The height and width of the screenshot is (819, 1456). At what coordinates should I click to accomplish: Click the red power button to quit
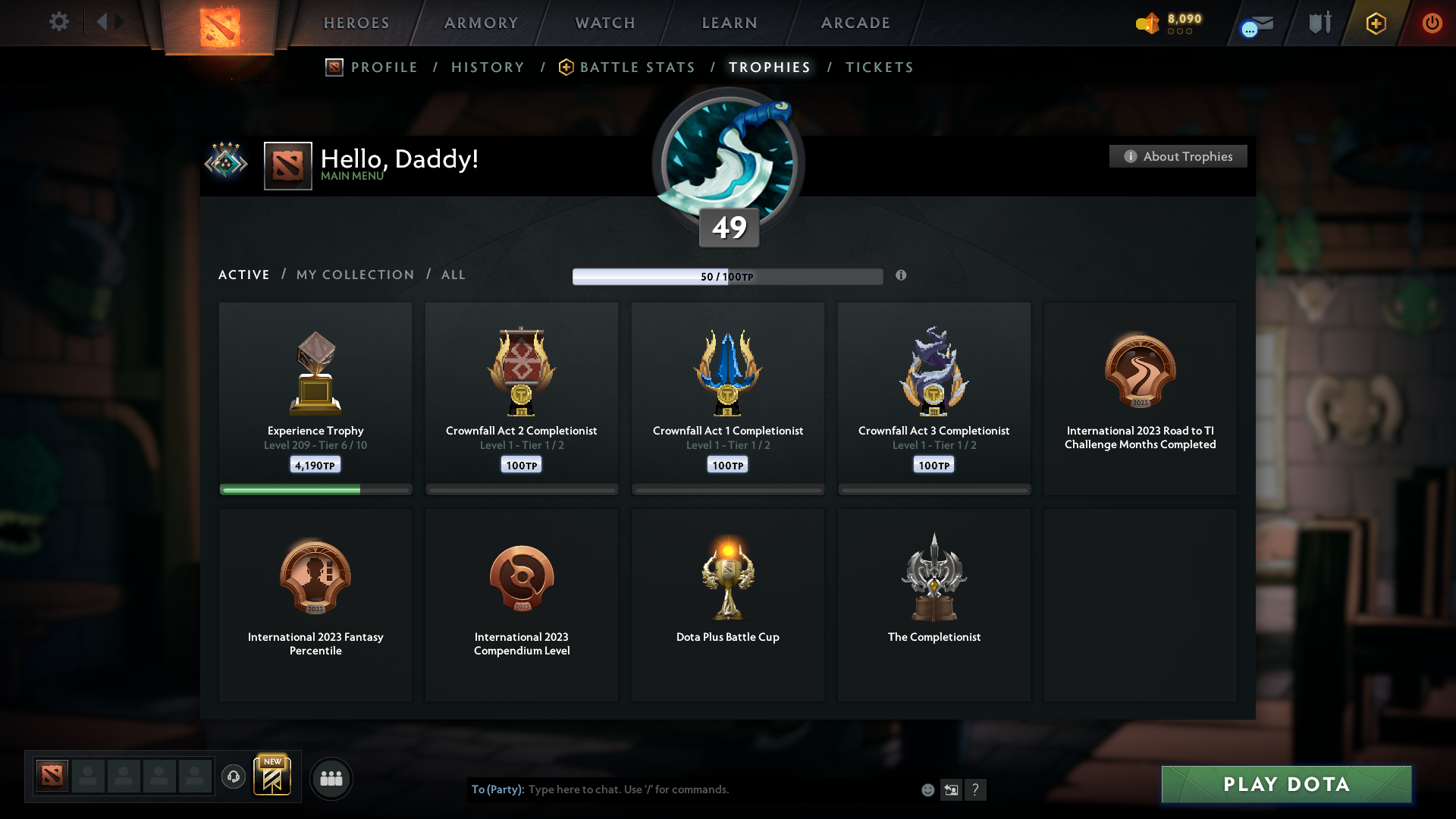point(1432,23)
